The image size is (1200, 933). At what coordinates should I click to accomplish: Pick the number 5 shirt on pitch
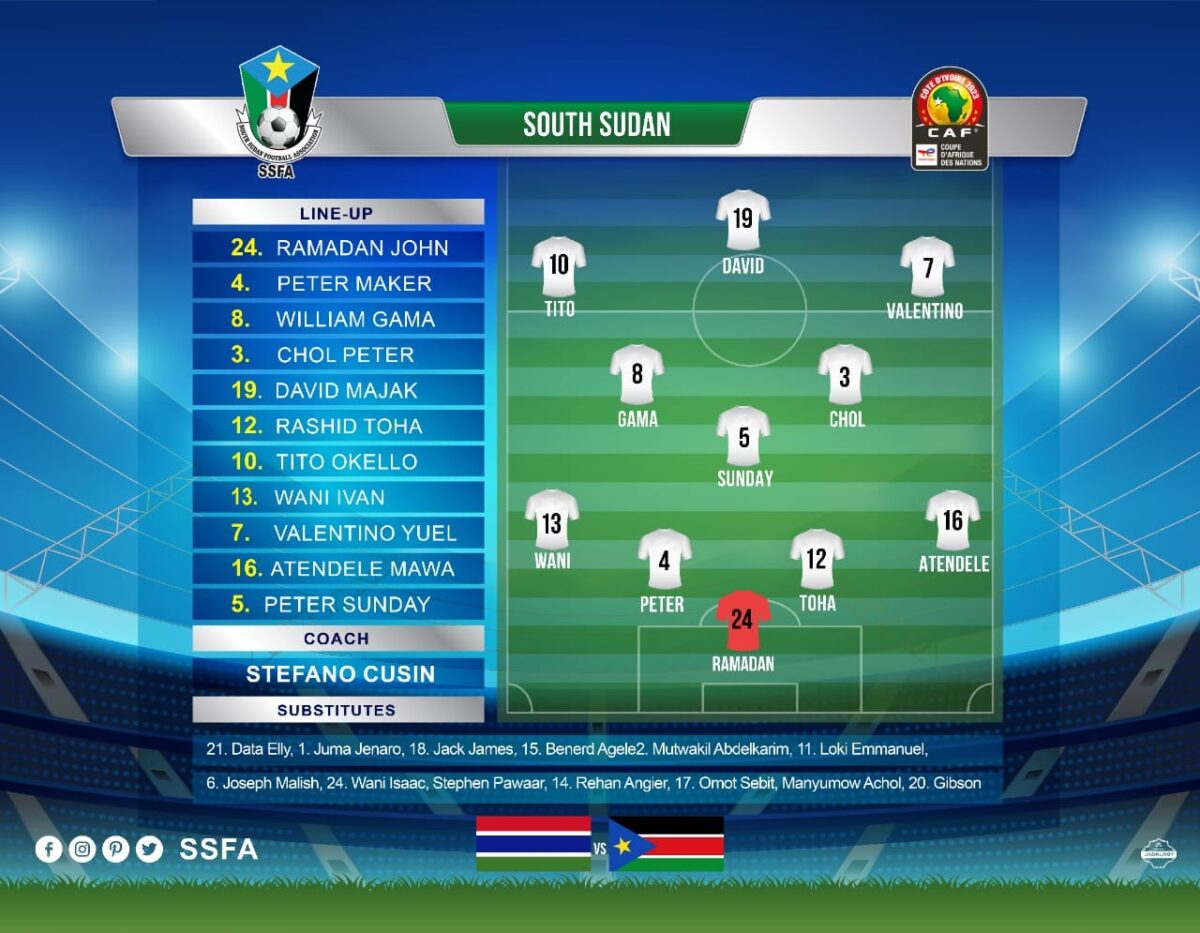743,436
